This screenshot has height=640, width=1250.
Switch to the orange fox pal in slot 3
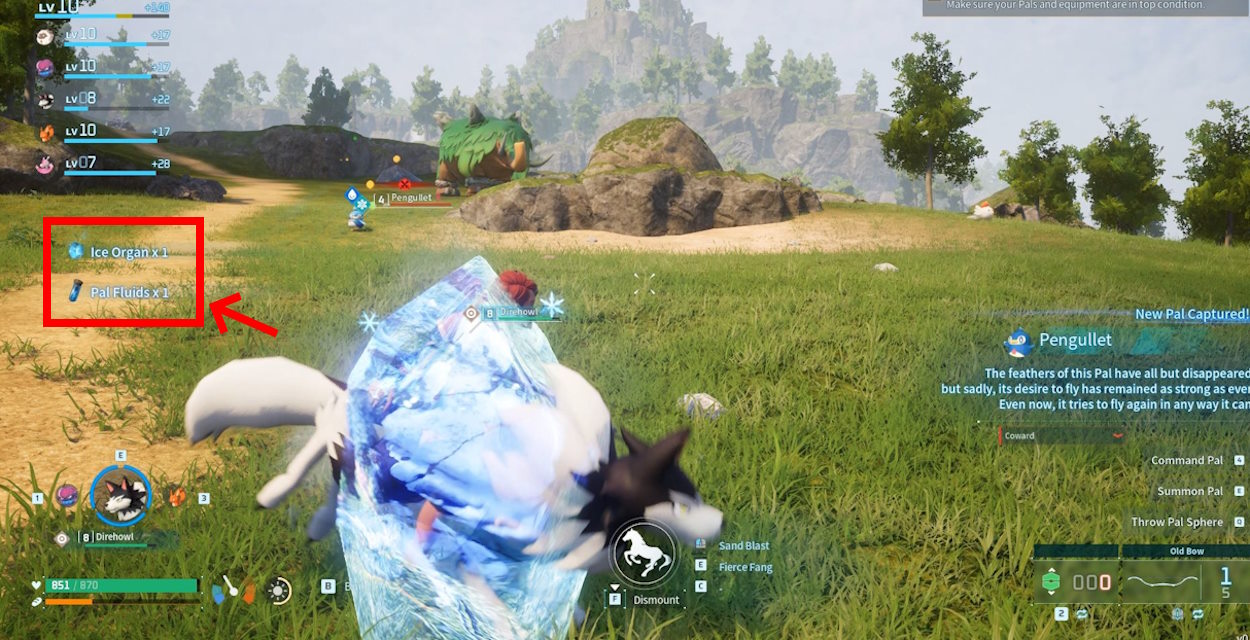tap(176, 496)
